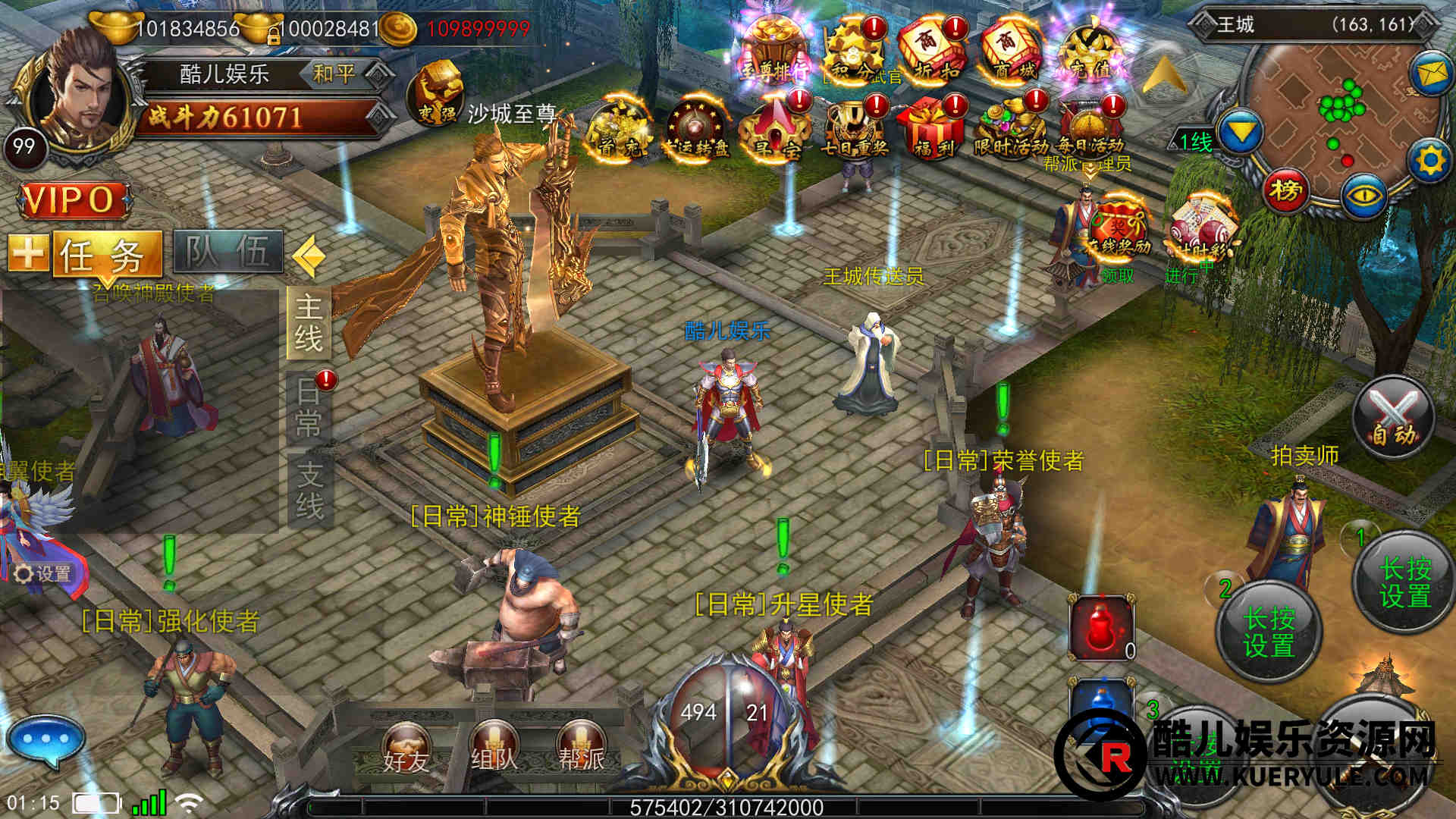Image resolution: width=1456 pixels, height=819 pixels.
Task: Open the 首充 first recharge offer
Action: (619, 129)
